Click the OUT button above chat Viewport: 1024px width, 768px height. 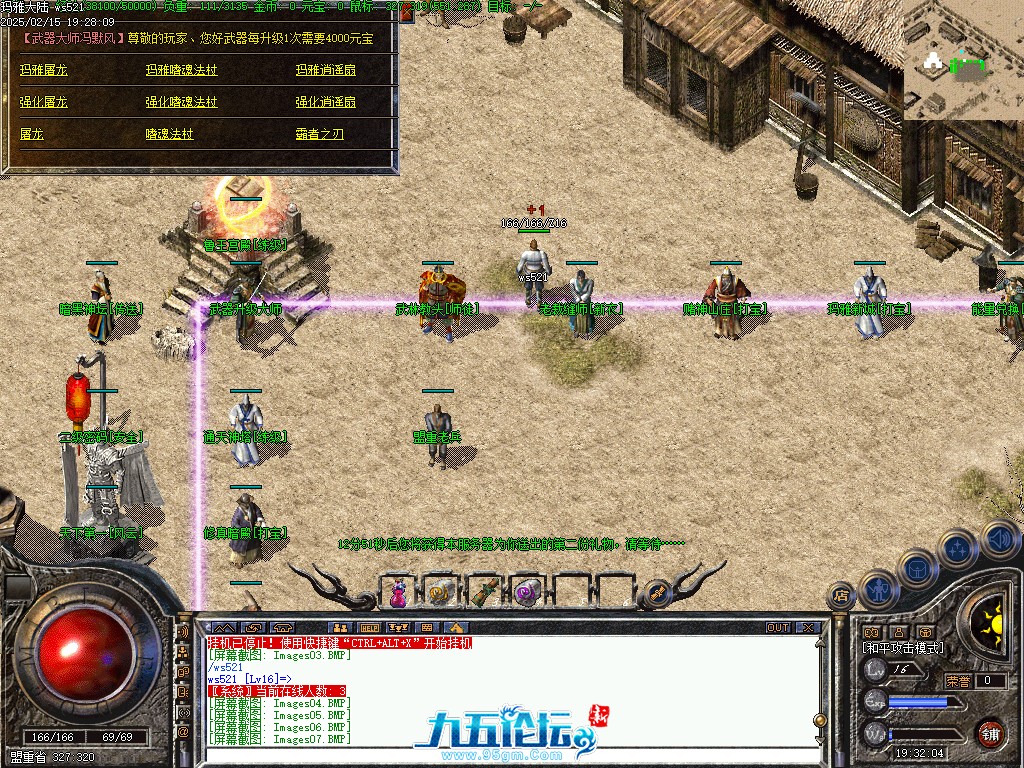click(x=778, y=628)
